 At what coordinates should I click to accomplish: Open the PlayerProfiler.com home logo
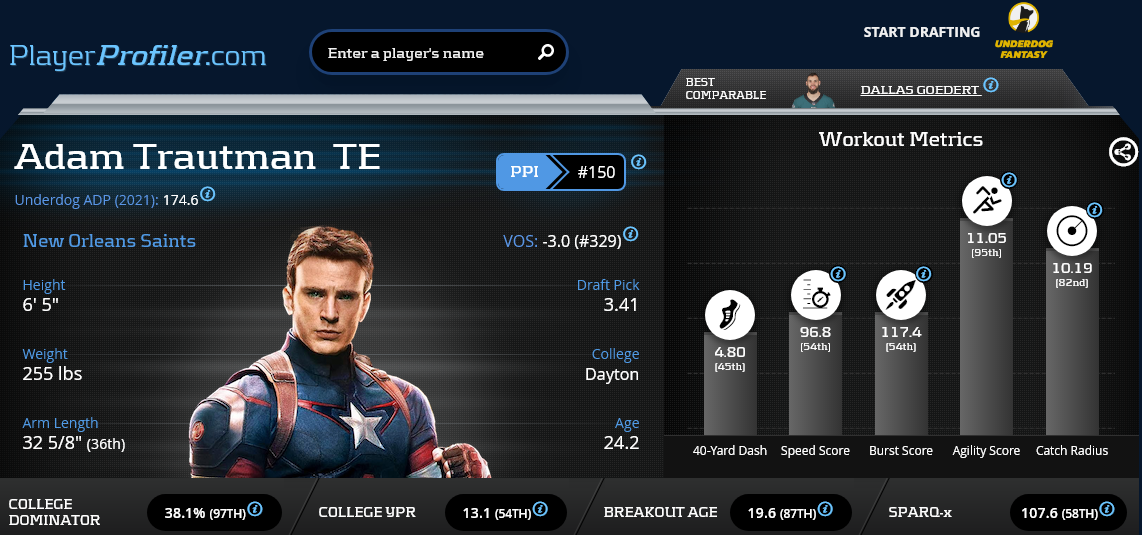coord(138,55)
